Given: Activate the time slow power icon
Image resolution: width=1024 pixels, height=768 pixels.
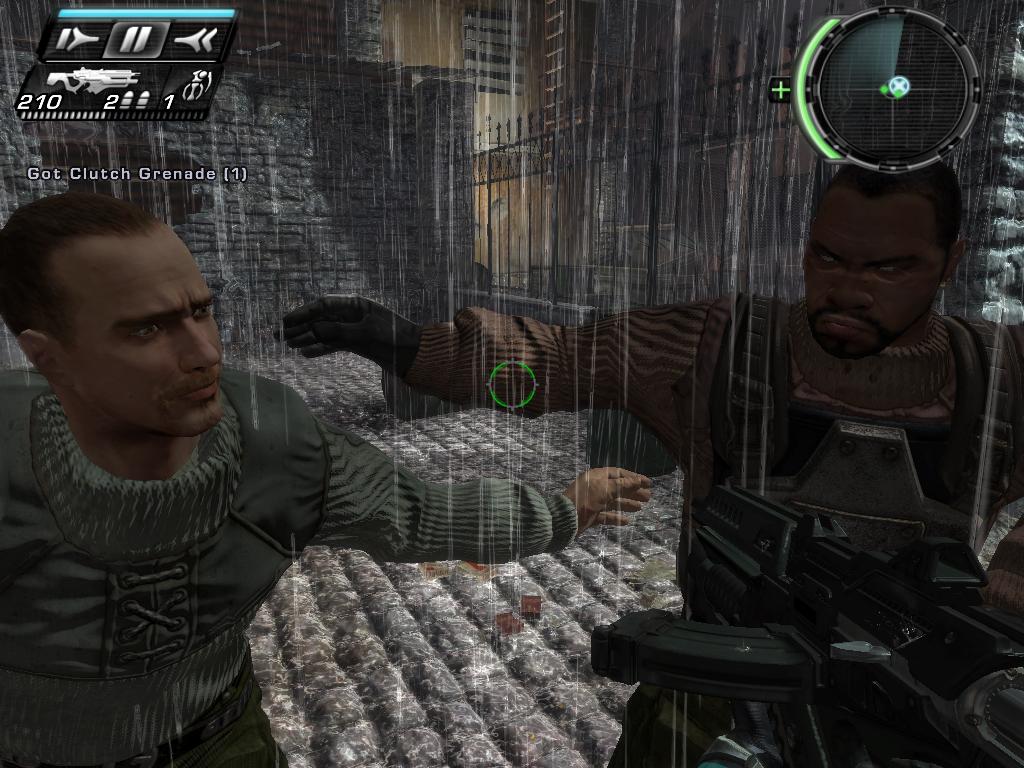Looking at the screenshot, I should coord(76,40).
